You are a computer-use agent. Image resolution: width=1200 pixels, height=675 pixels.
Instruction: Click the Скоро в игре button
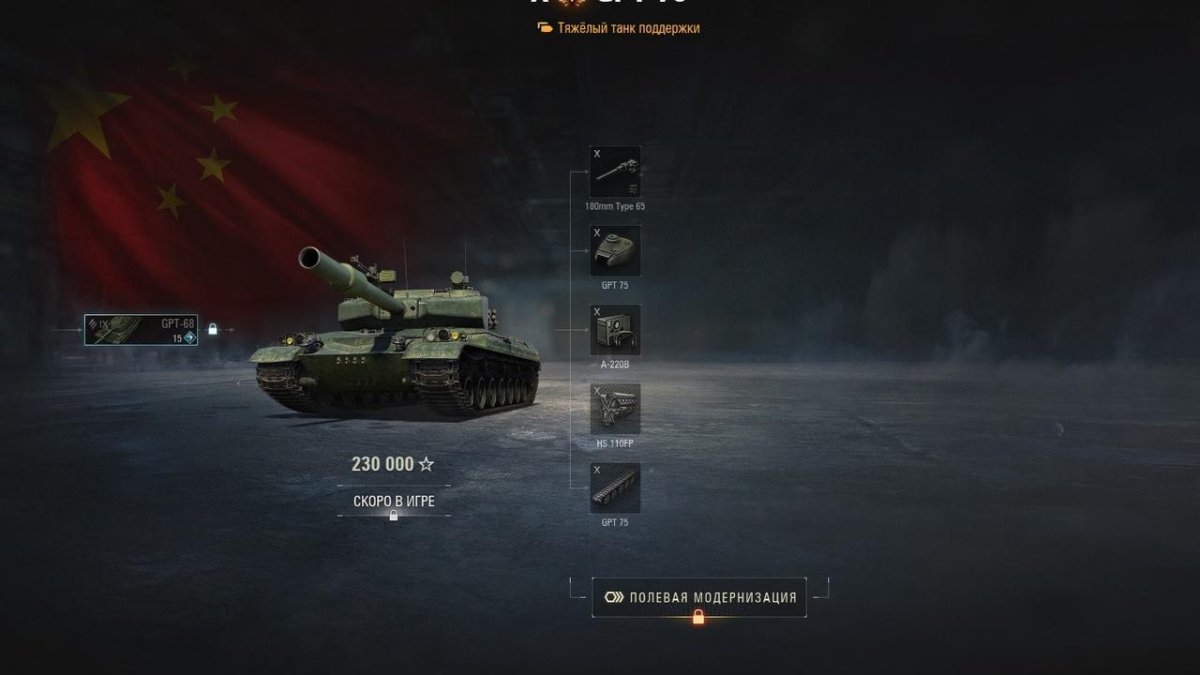394,501
